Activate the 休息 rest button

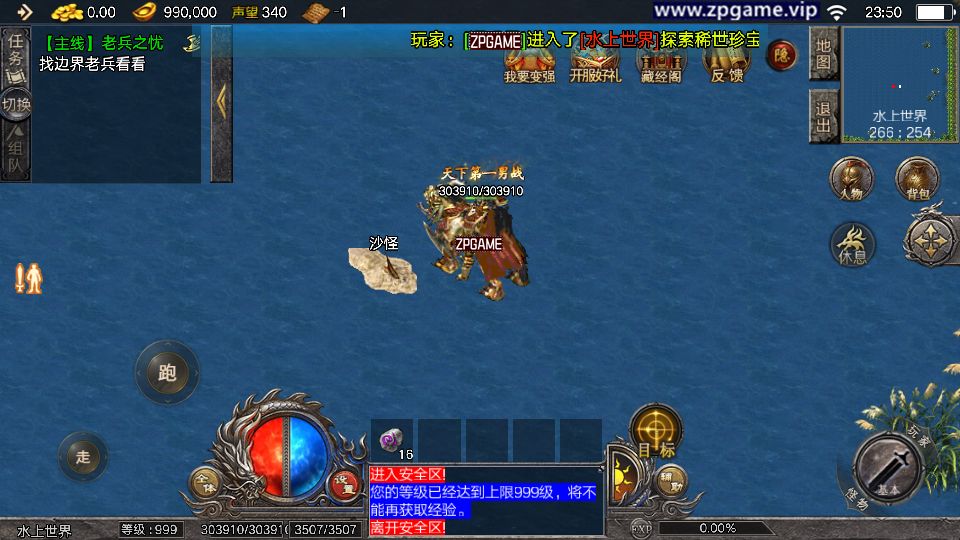pyautogui.click(x=852, y=245)
